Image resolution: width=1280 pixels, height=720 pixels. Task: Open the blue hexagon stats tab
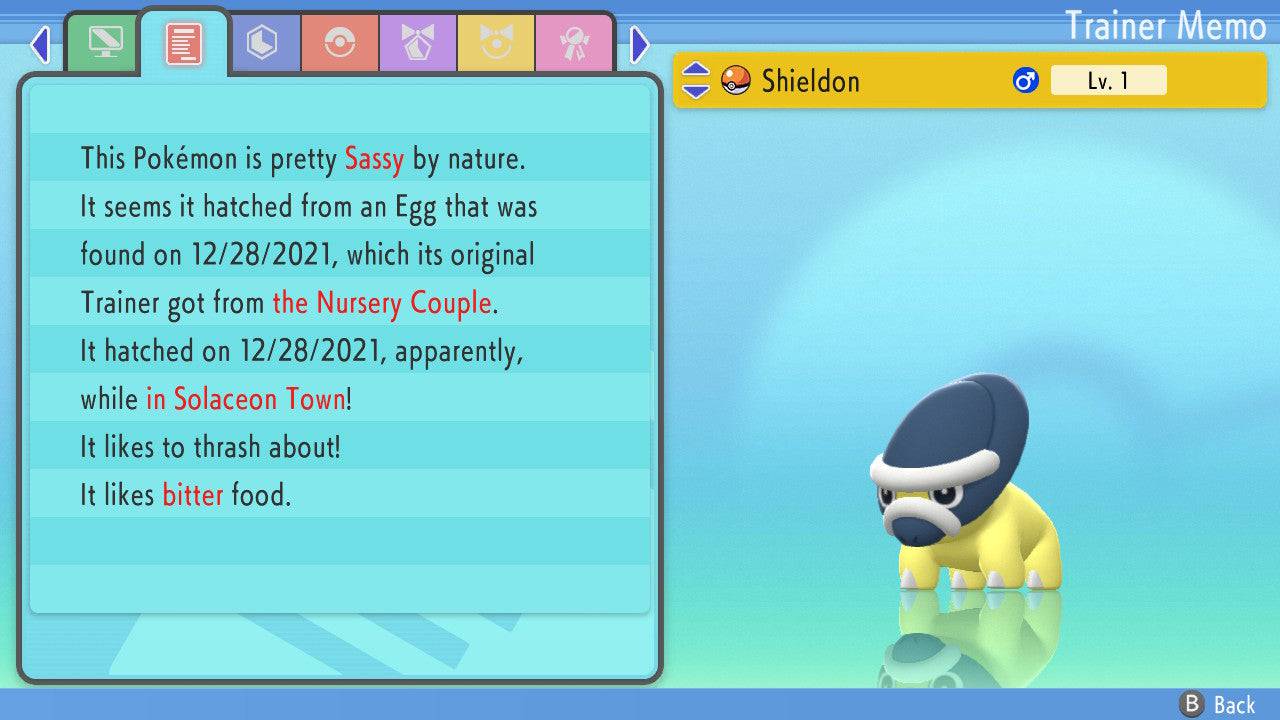pos(262,44)
